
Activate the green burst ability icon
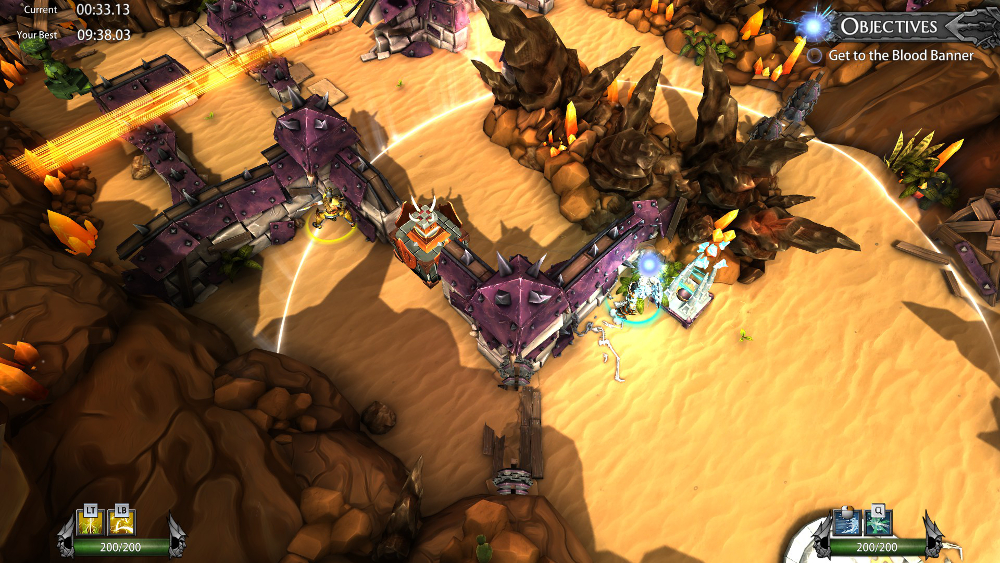[877, 523]
